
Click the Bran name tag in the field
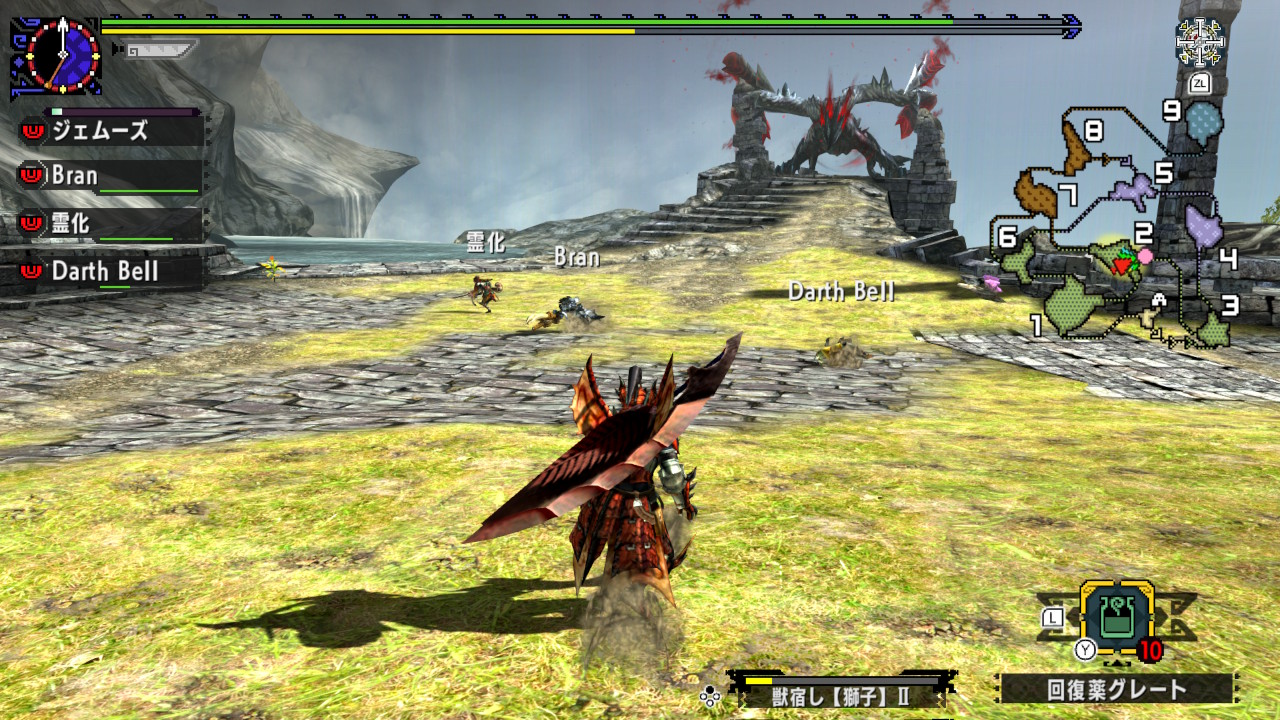pos(577,257)
